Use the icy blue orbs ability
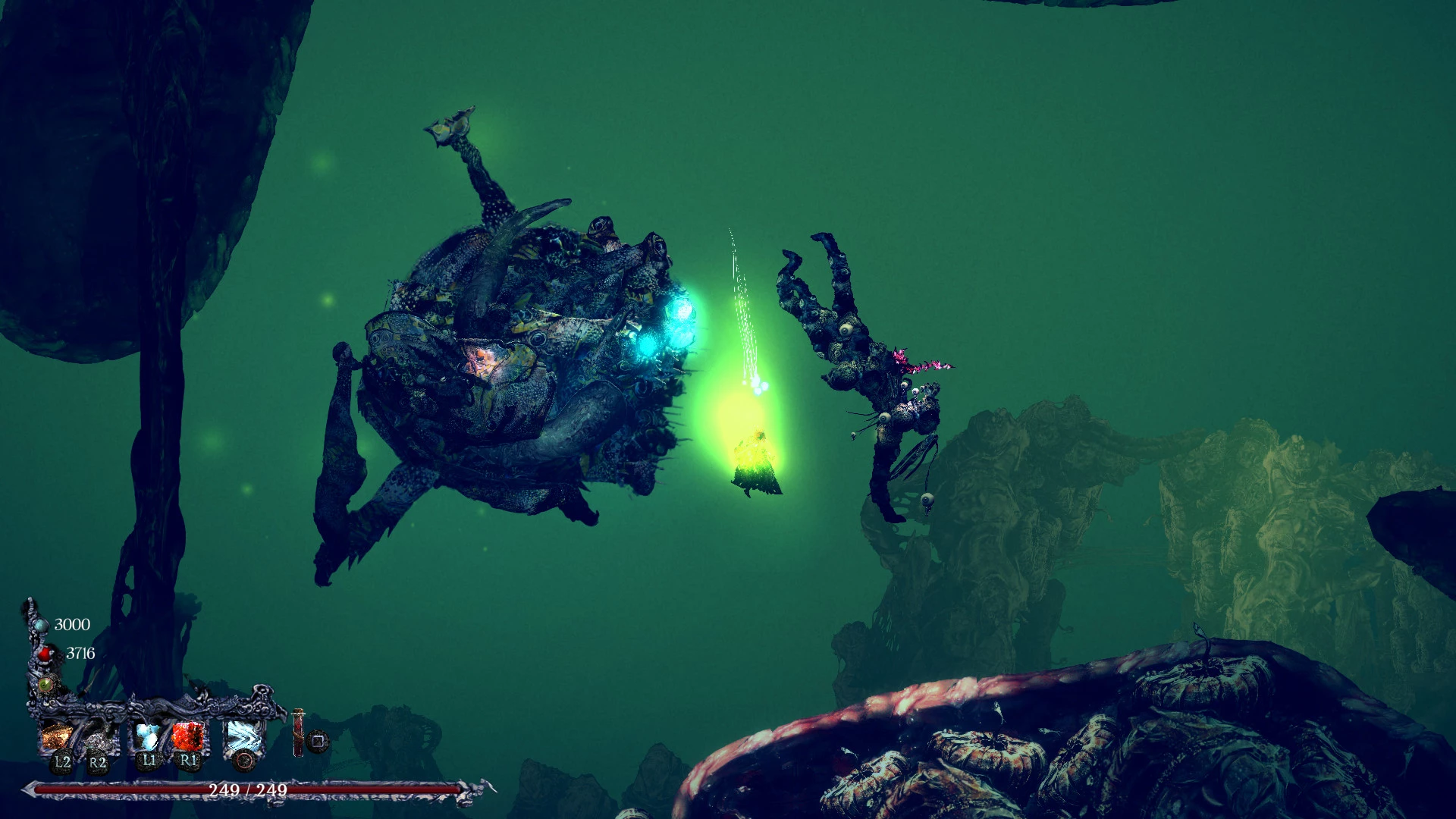Screen dimensions: 1456x819 [x=148, y=736]
